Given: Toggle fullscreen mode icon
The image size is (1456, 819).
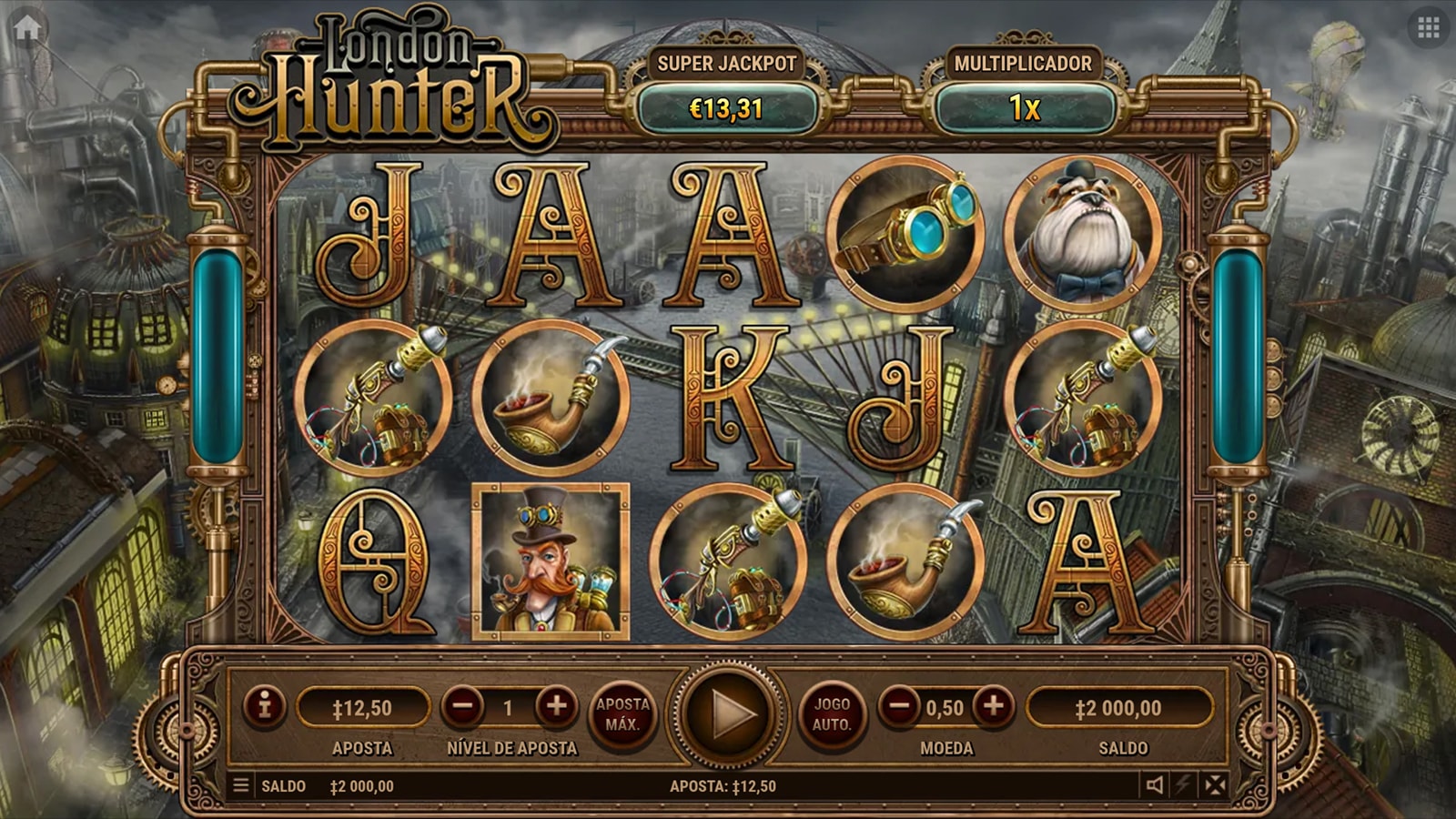Looking at the screenshot, I should [x=1215, y=785].
